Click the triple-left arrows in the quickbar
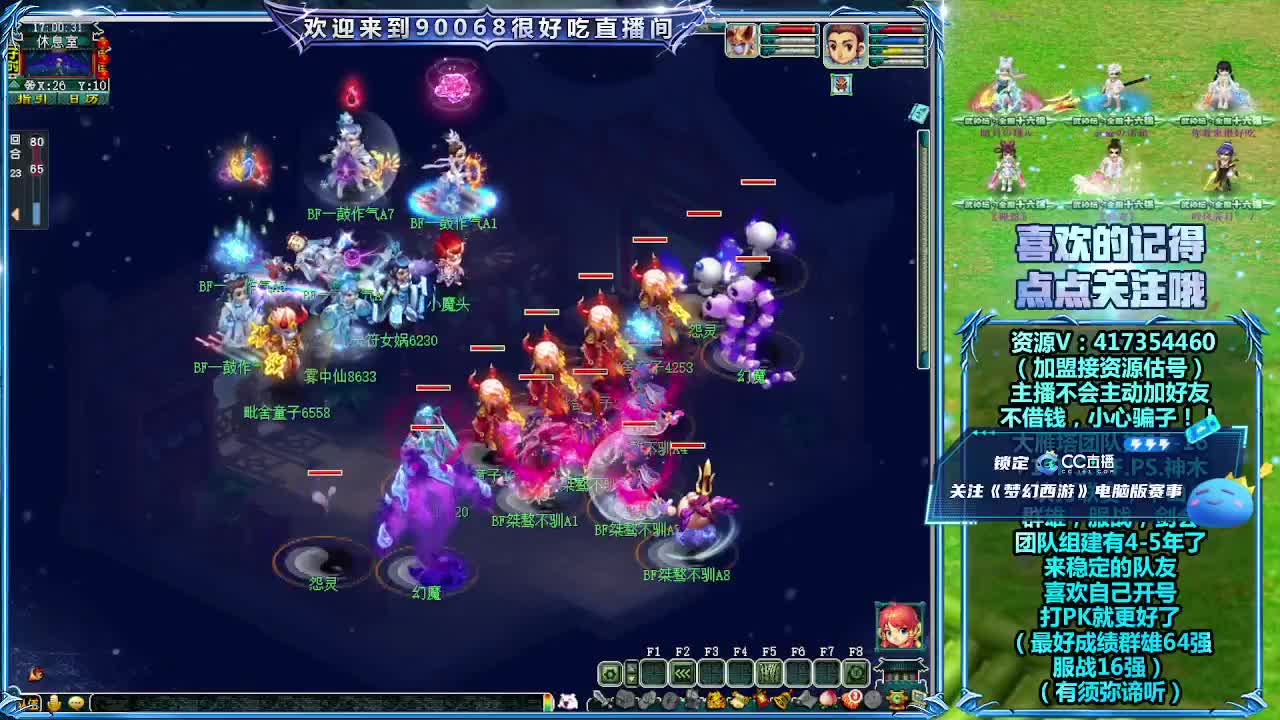1280x720 pixels. 680,672
